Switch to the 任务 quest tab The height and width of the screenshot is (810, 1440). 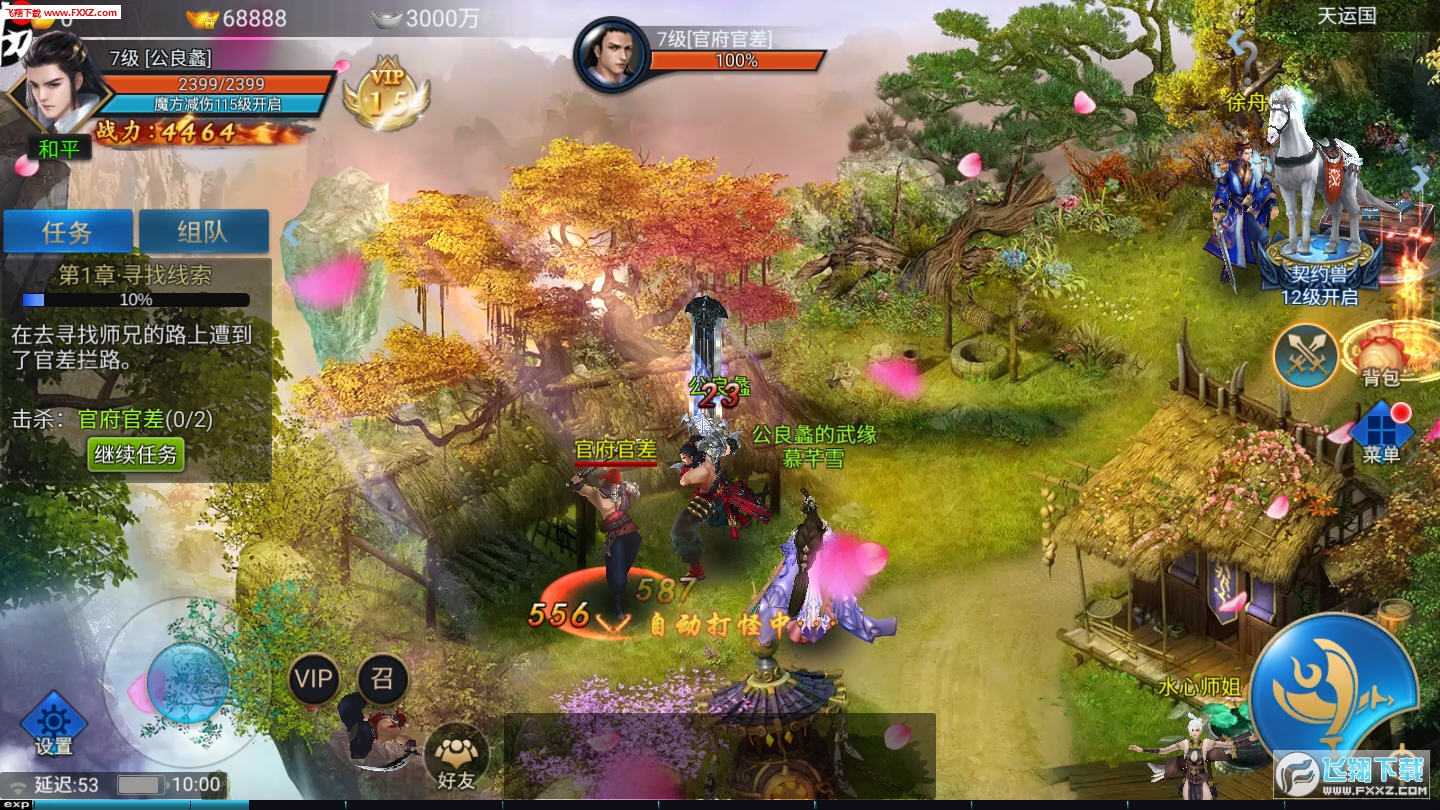coord(68,232)
